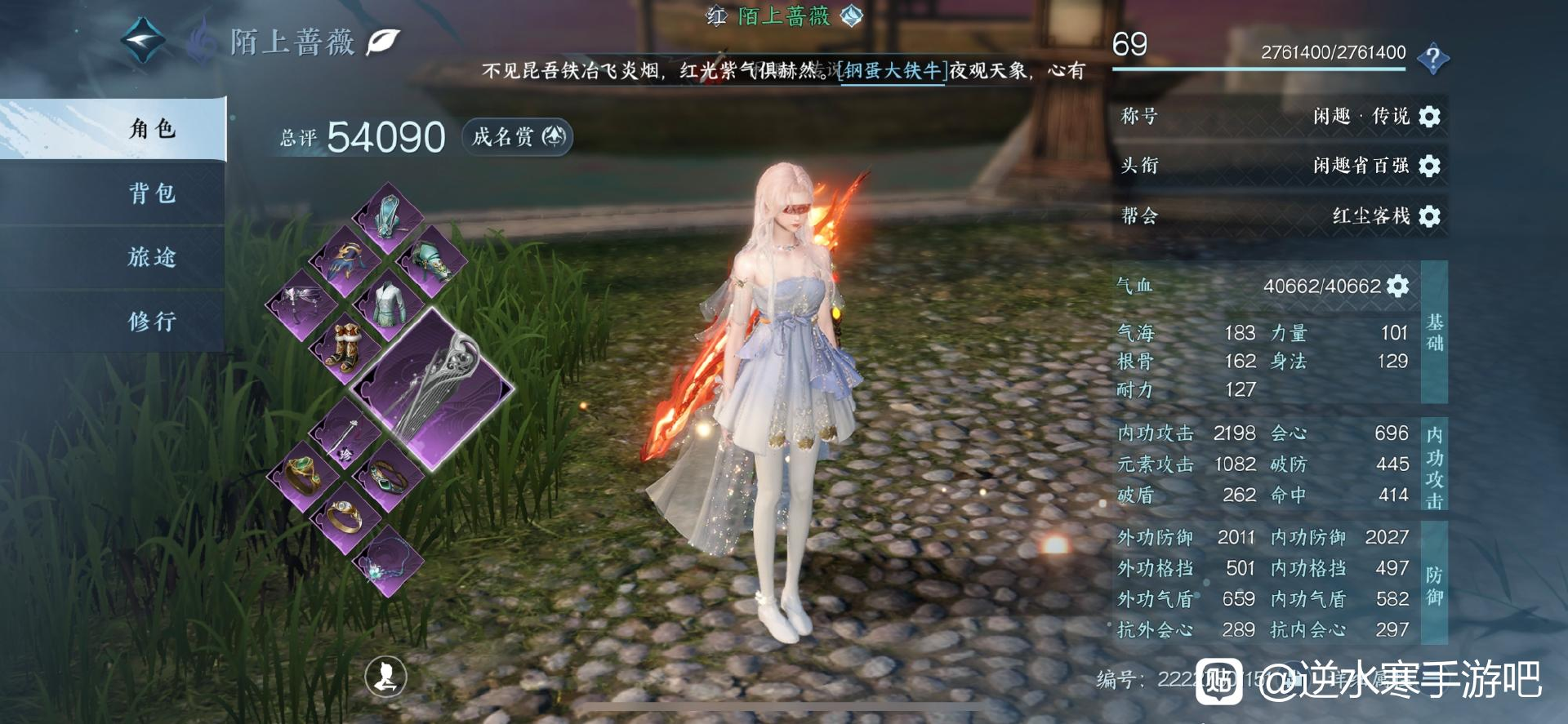The width and height of the screenshot is (1568, 724).
Task: View the teal gauntlet equipment slot
Action: (x=431, y=261)
